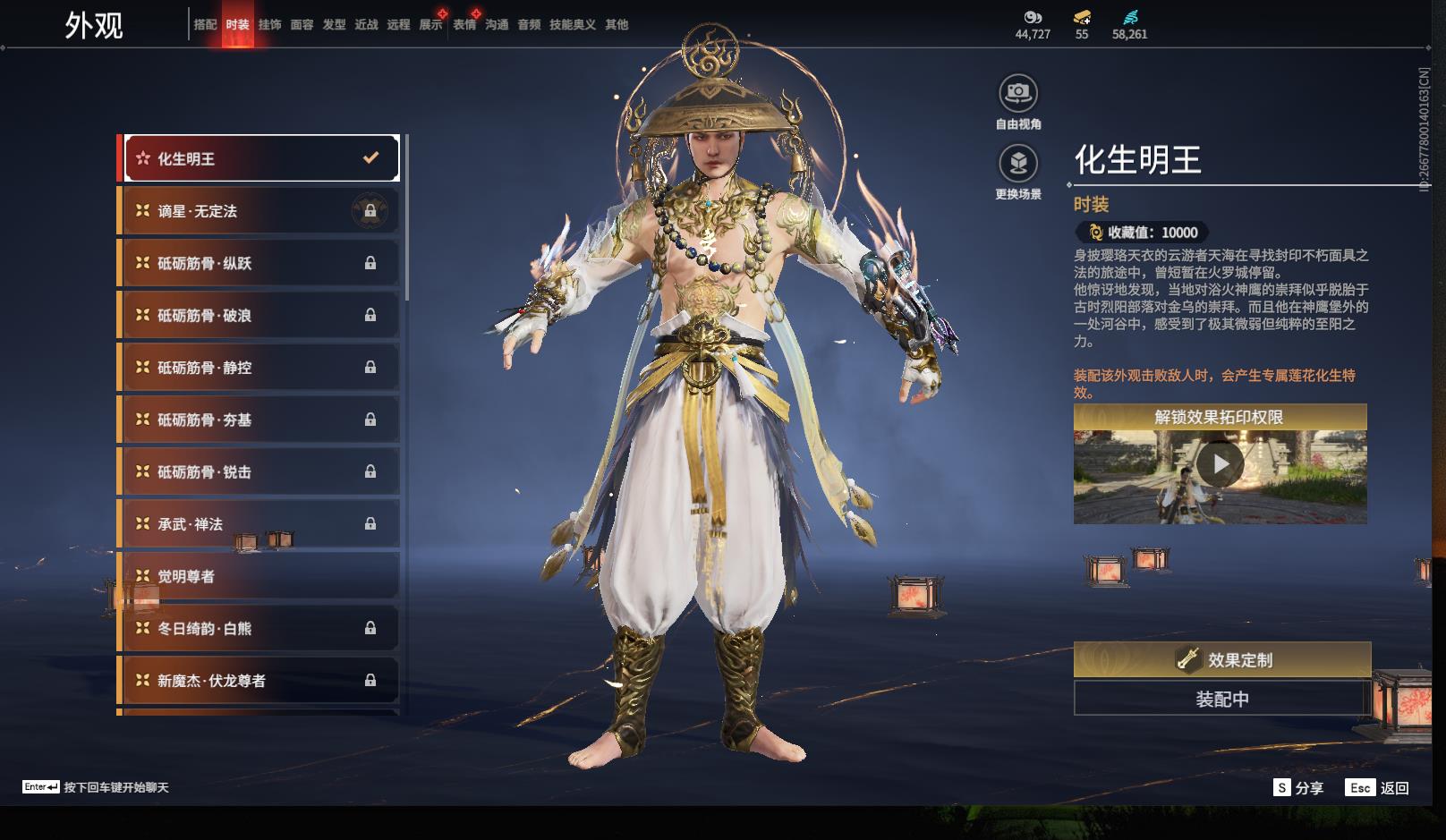Pick the 承武·禅法 outfit entry
This screenshot has width=1446, height=840.
tap(260, 524)
